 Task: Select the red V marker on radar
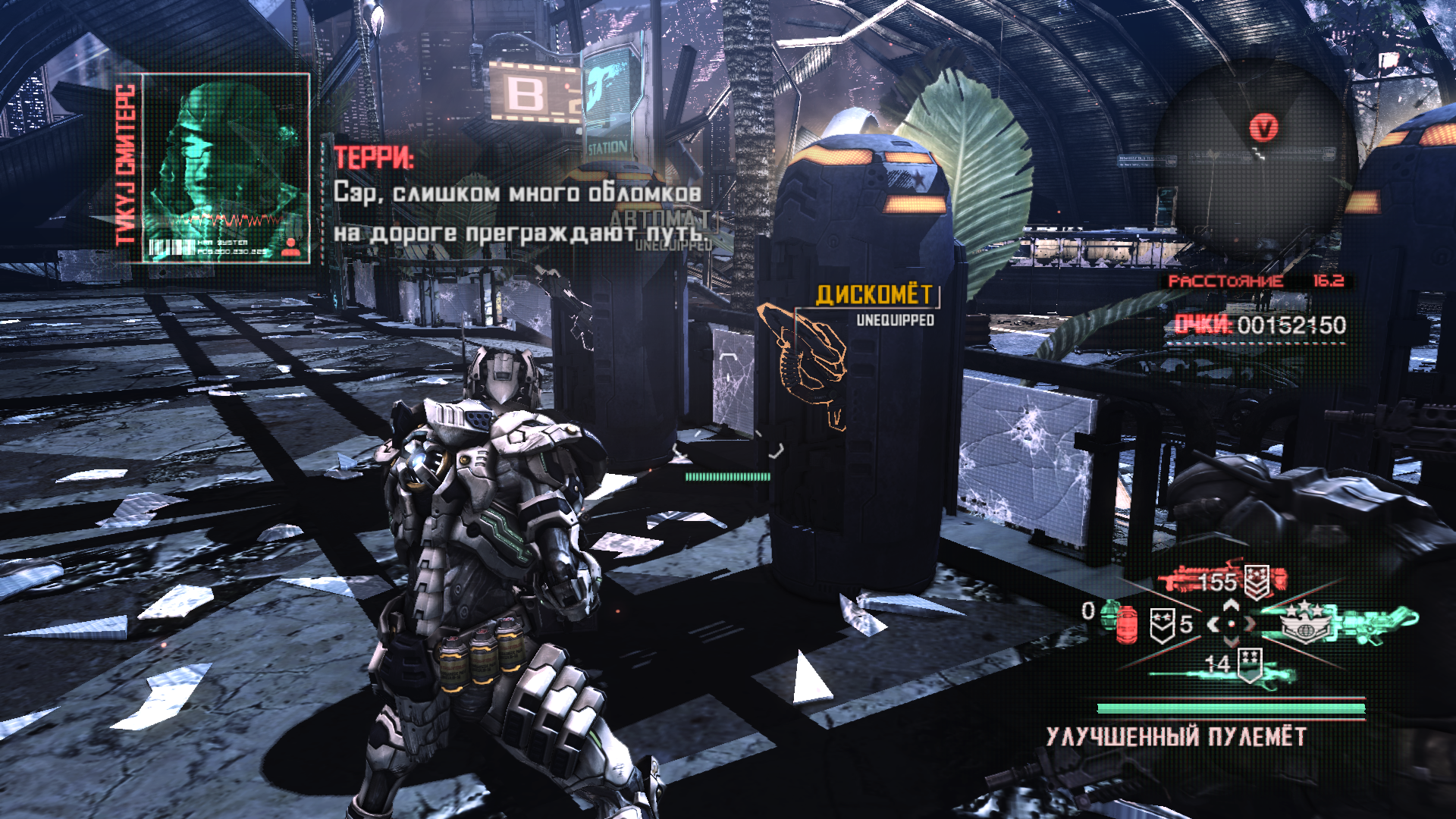[1263, 127]
